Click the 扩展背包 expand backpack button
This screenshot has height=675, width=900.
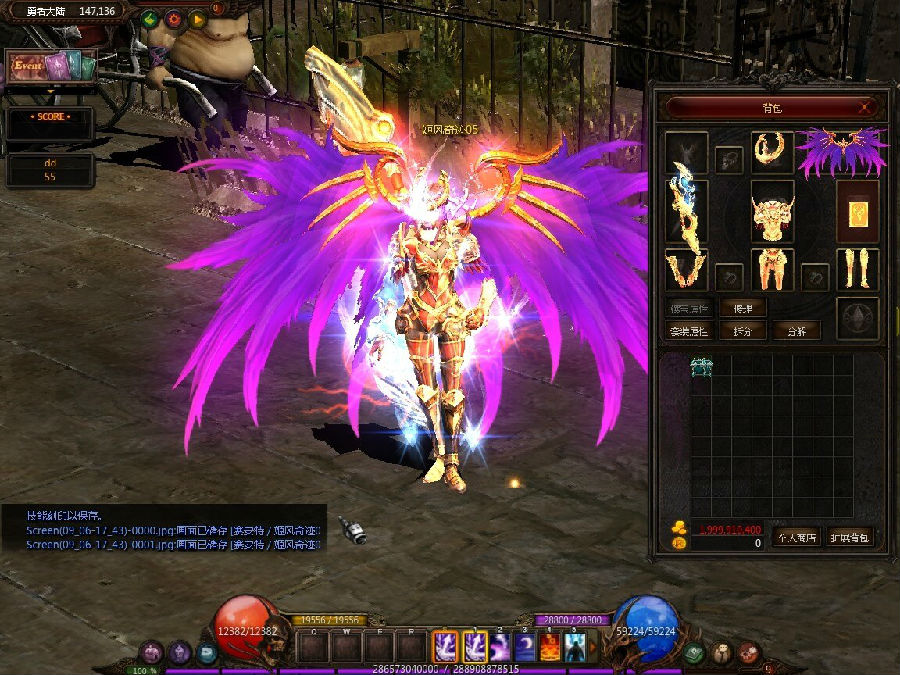point(850,537)
